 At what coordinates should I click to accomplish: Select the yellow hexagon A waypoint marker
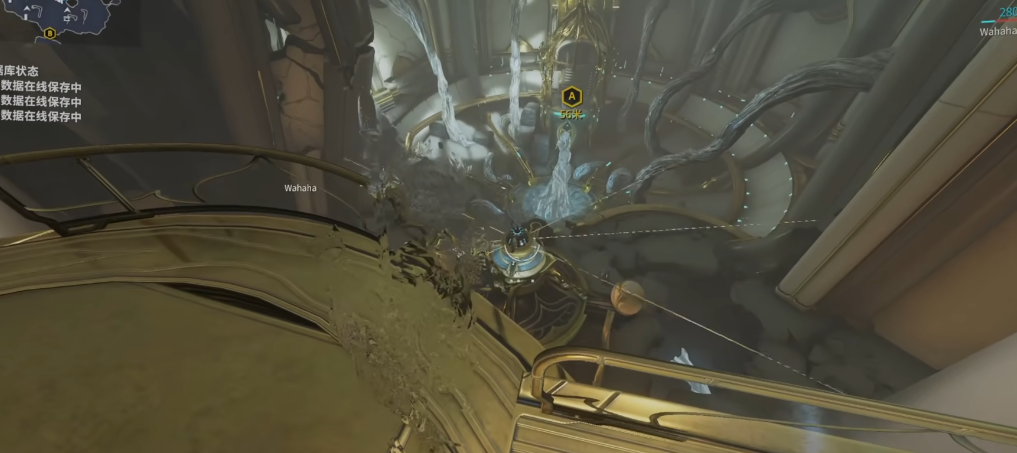(x=571, y=97)
